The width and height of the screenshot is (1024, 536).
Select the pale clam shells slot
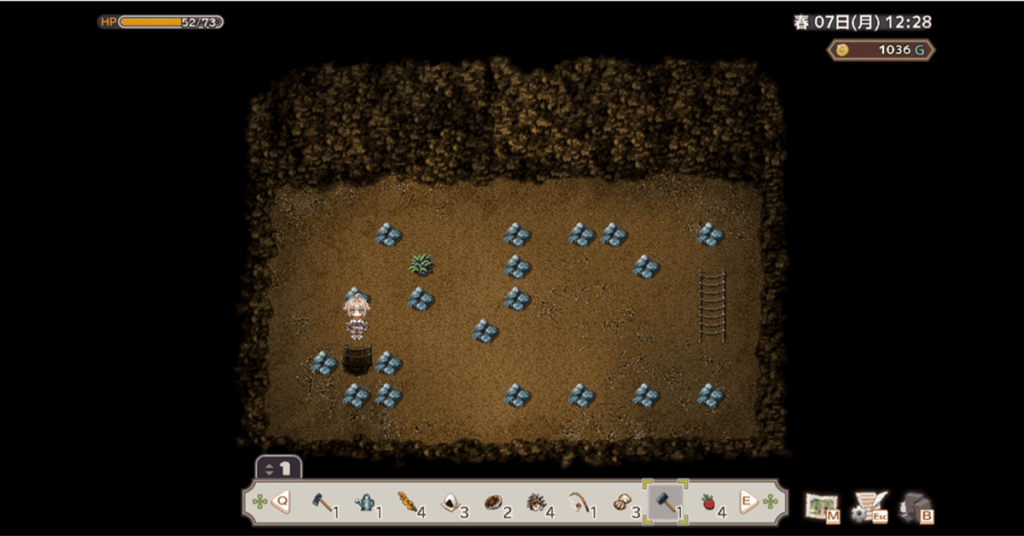click(x=622, y=502)
